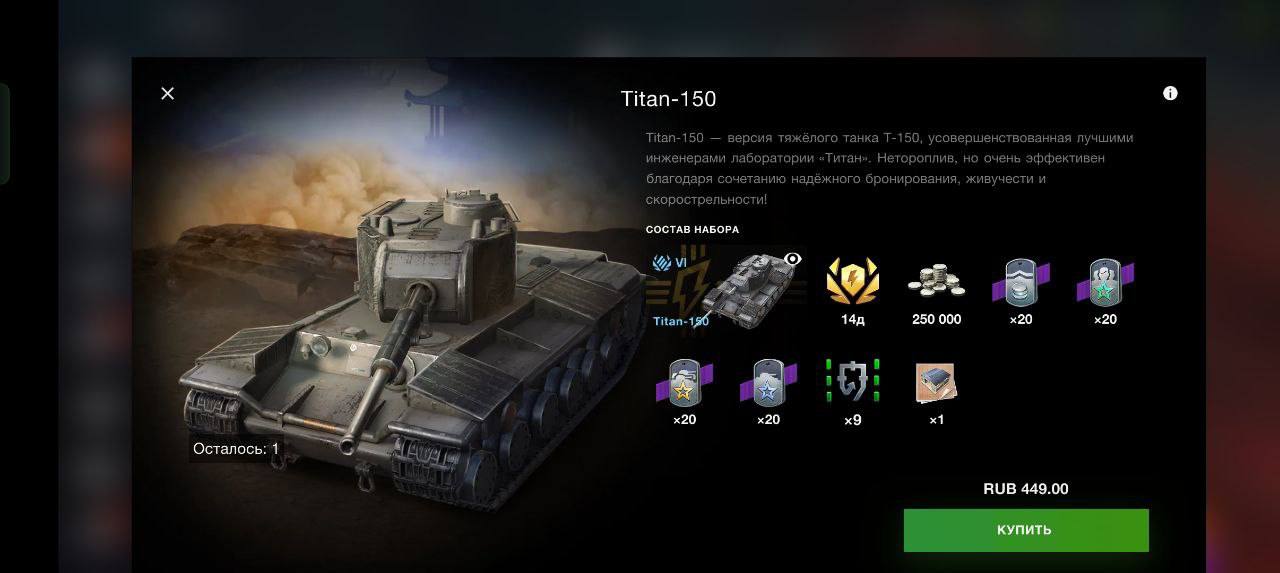Open the info icon for this bundle
This screenshot has width=1280, height=573.
click(1170, 93)
